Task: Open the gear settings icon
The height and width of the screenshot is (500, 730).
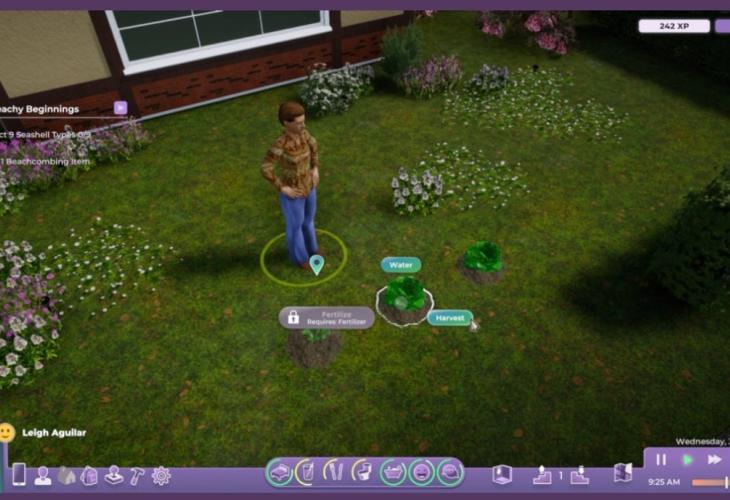Action: (160, 476)
